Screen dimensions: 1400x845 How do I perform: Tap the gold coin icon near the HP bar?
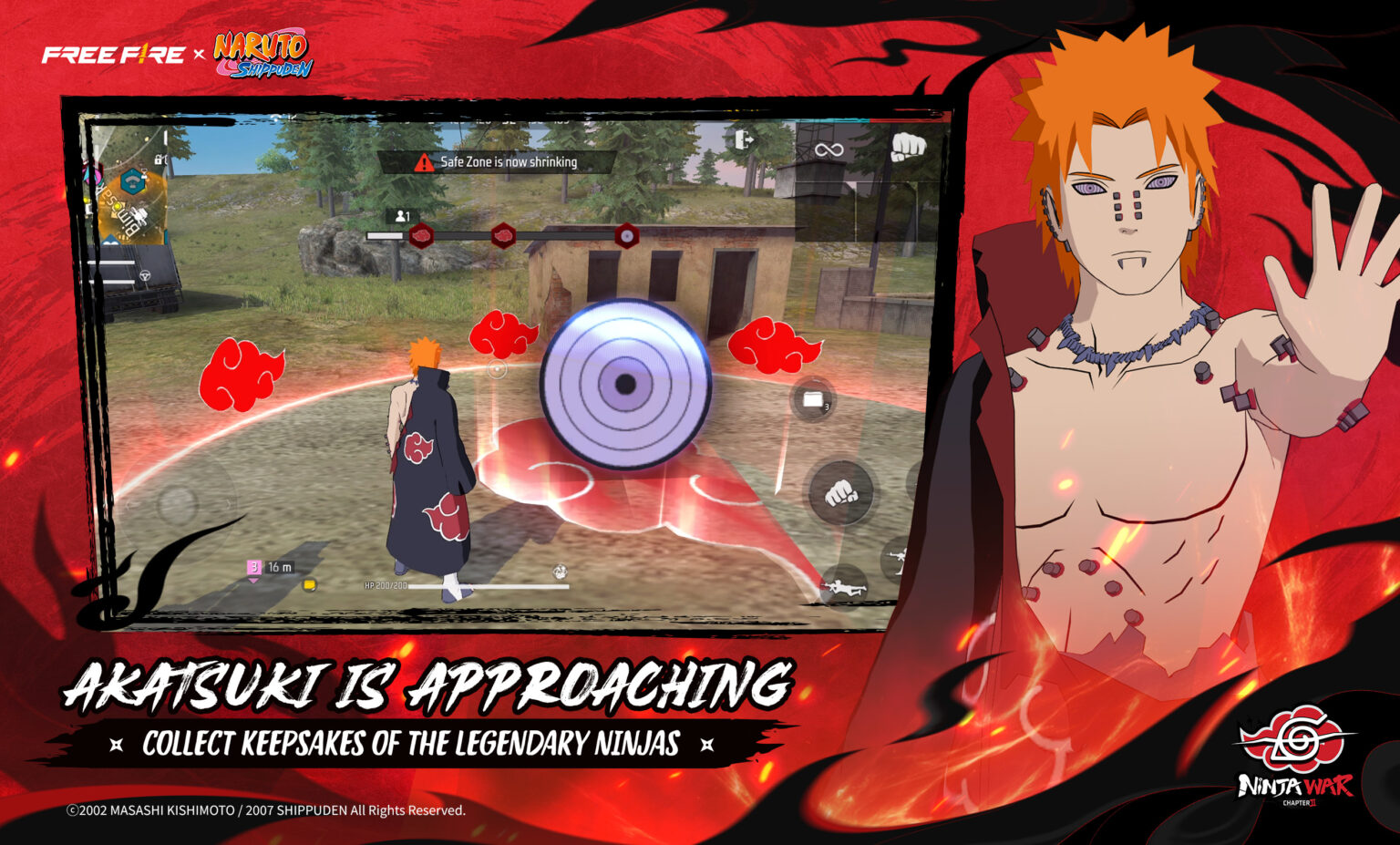pos(310,585)
